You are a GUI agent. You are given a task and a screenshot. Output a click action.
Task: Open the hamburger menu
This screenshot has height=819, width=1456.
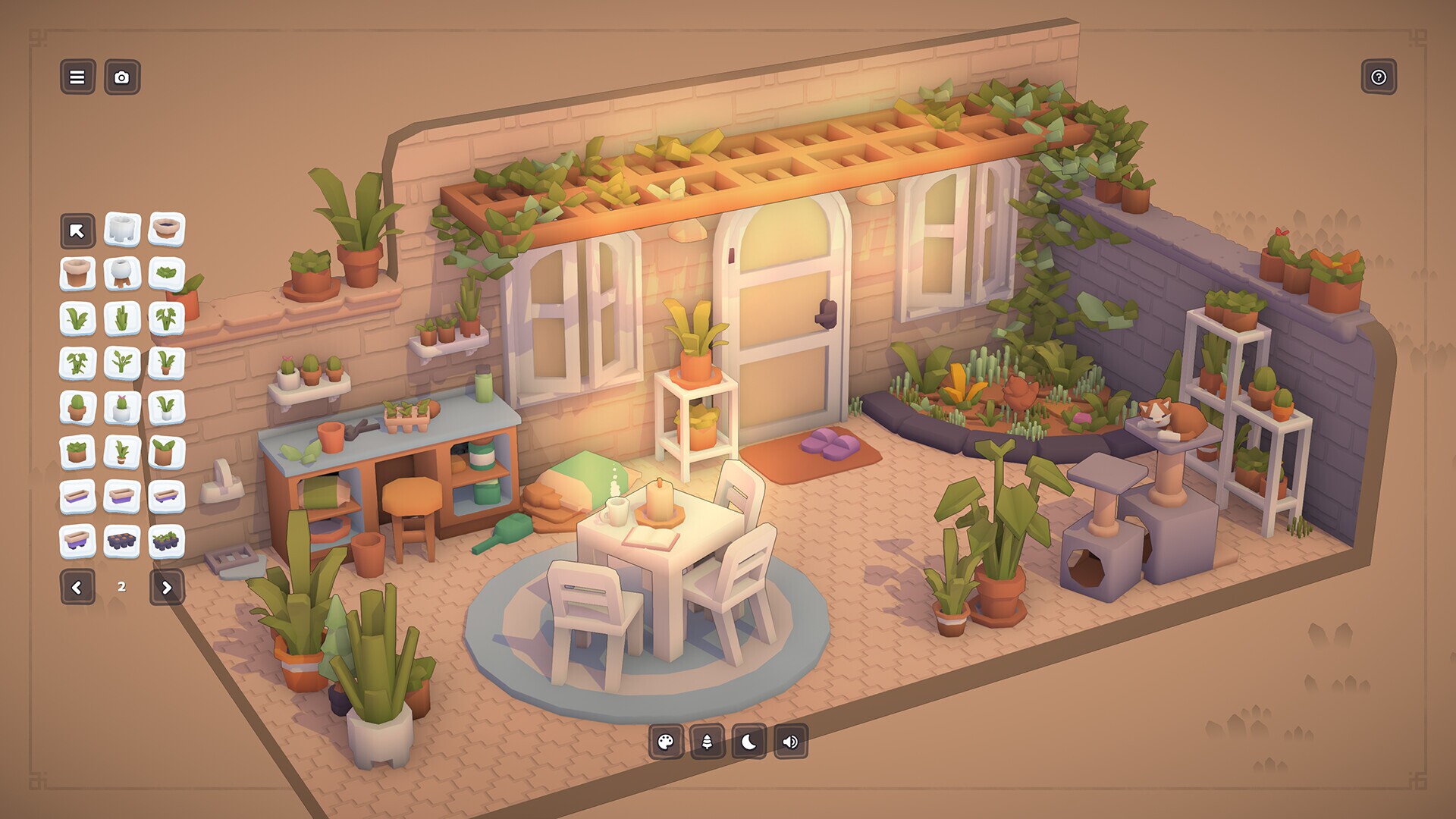pos(77,77)
